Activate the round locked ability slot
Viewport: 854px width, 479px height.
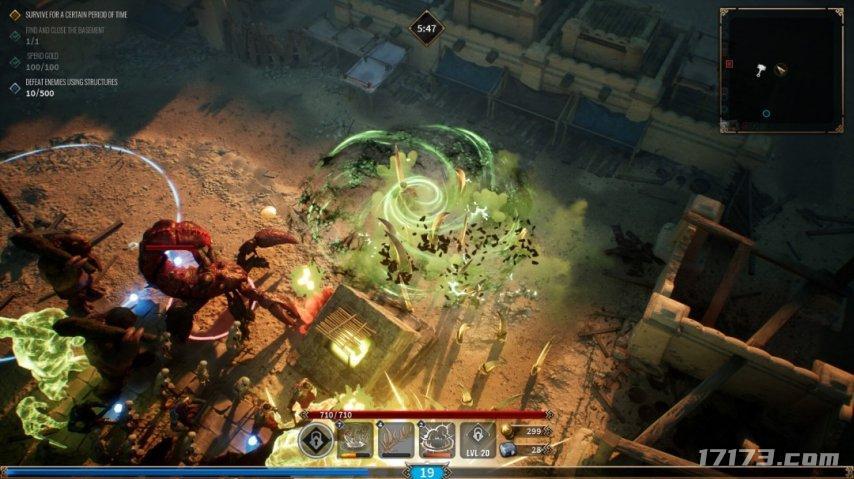[x=317, y=439]
